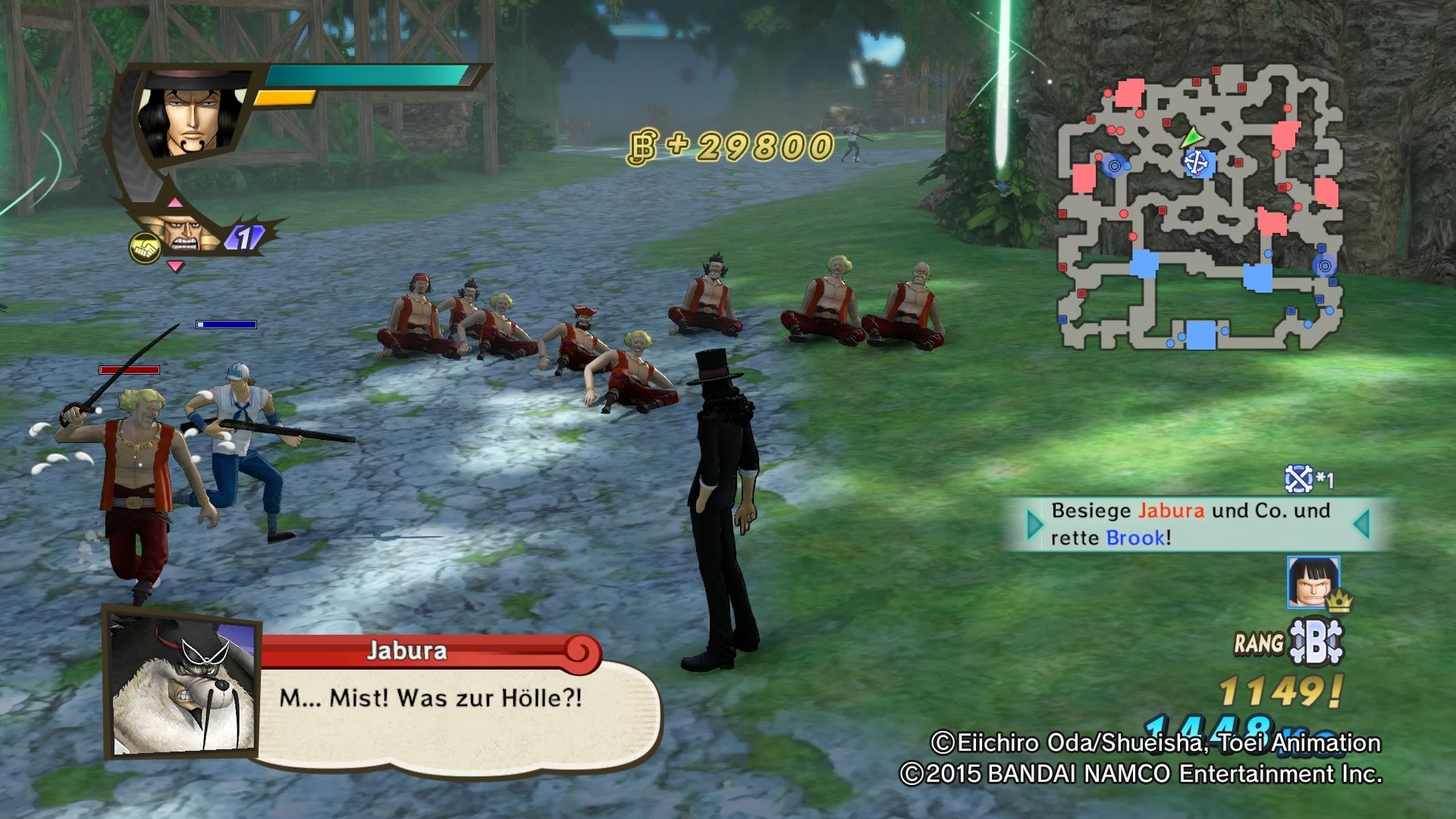Screen dimensions: 1456x819
Task: Click the compass skull marker on the minimap
Action: 1197,162
